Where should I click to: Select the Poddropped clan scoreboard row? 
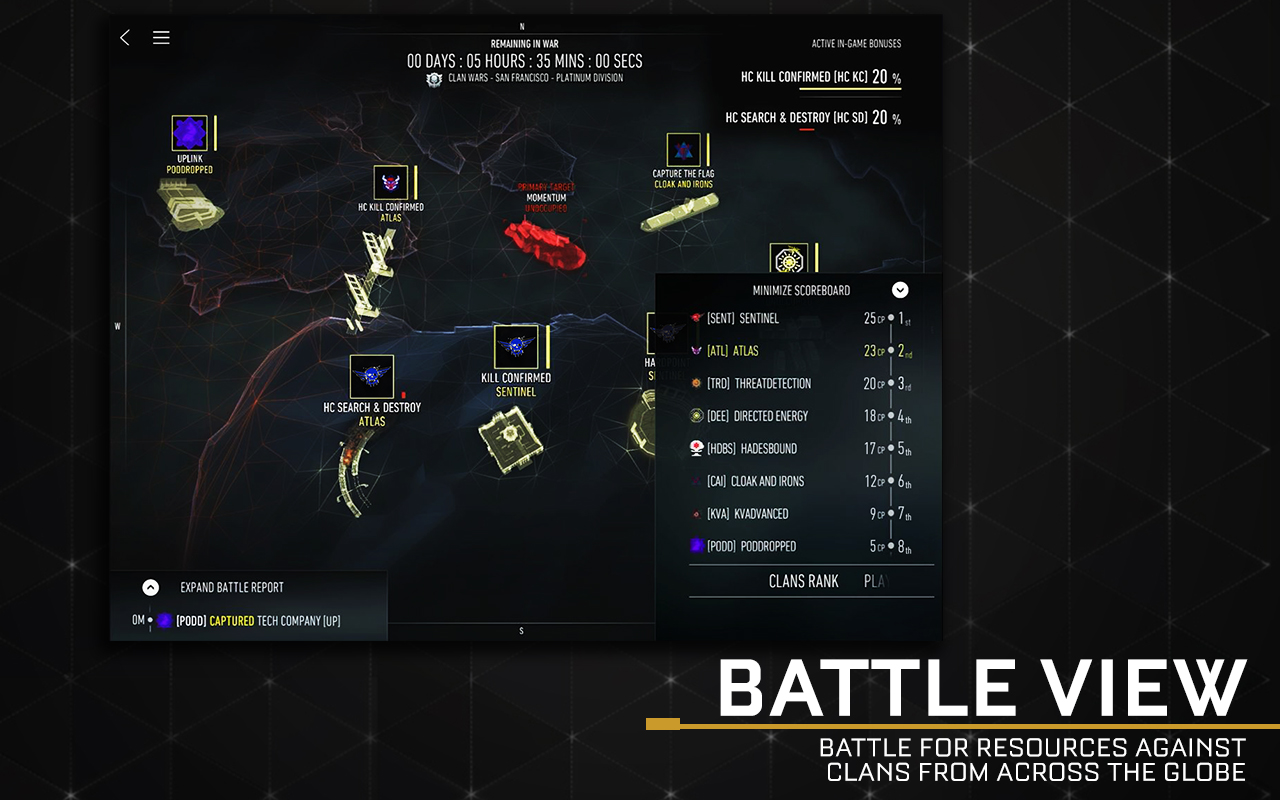(800, 546)
